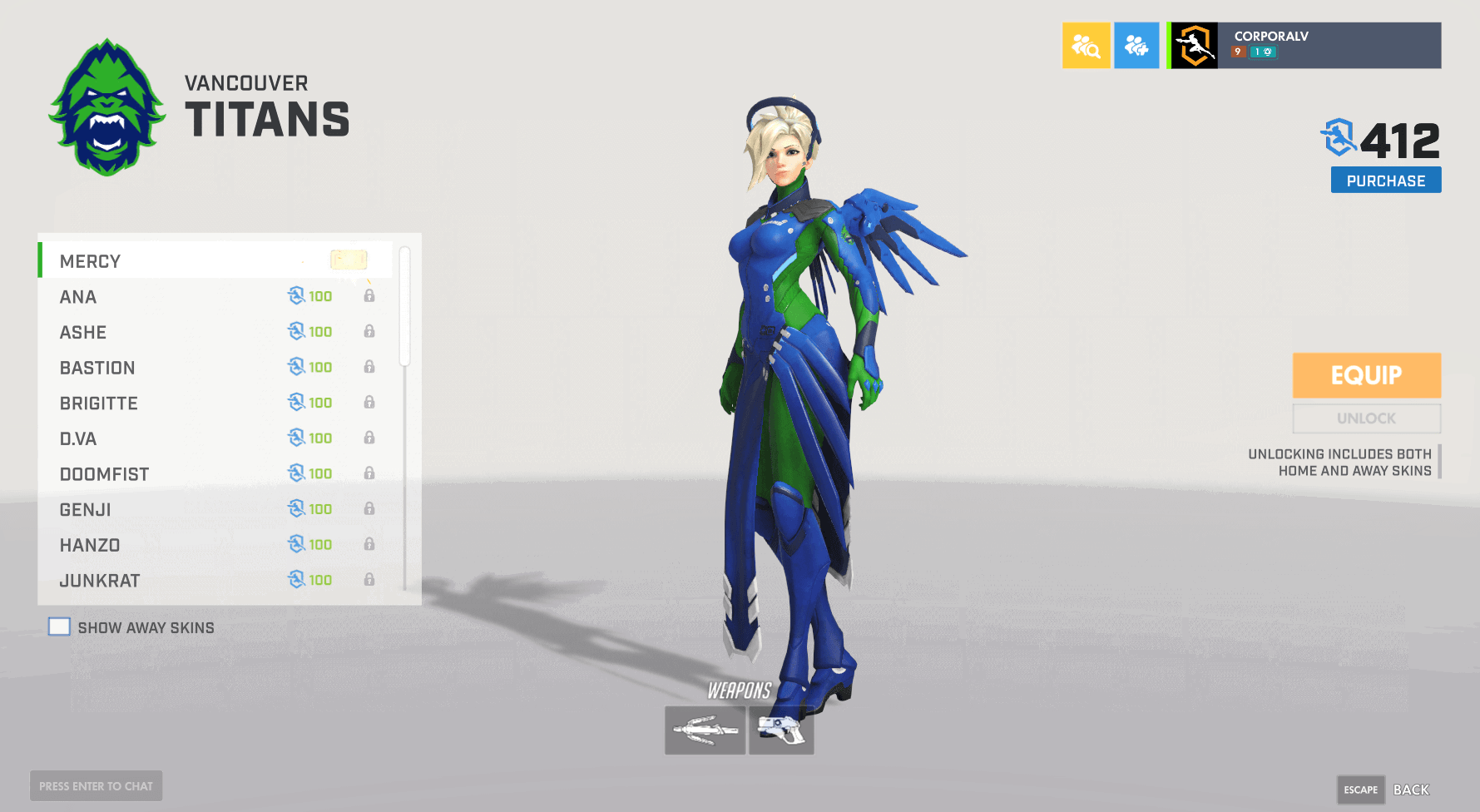Choose Ana from the hero list
The image size is (1480, 812).
pos(215,297)
